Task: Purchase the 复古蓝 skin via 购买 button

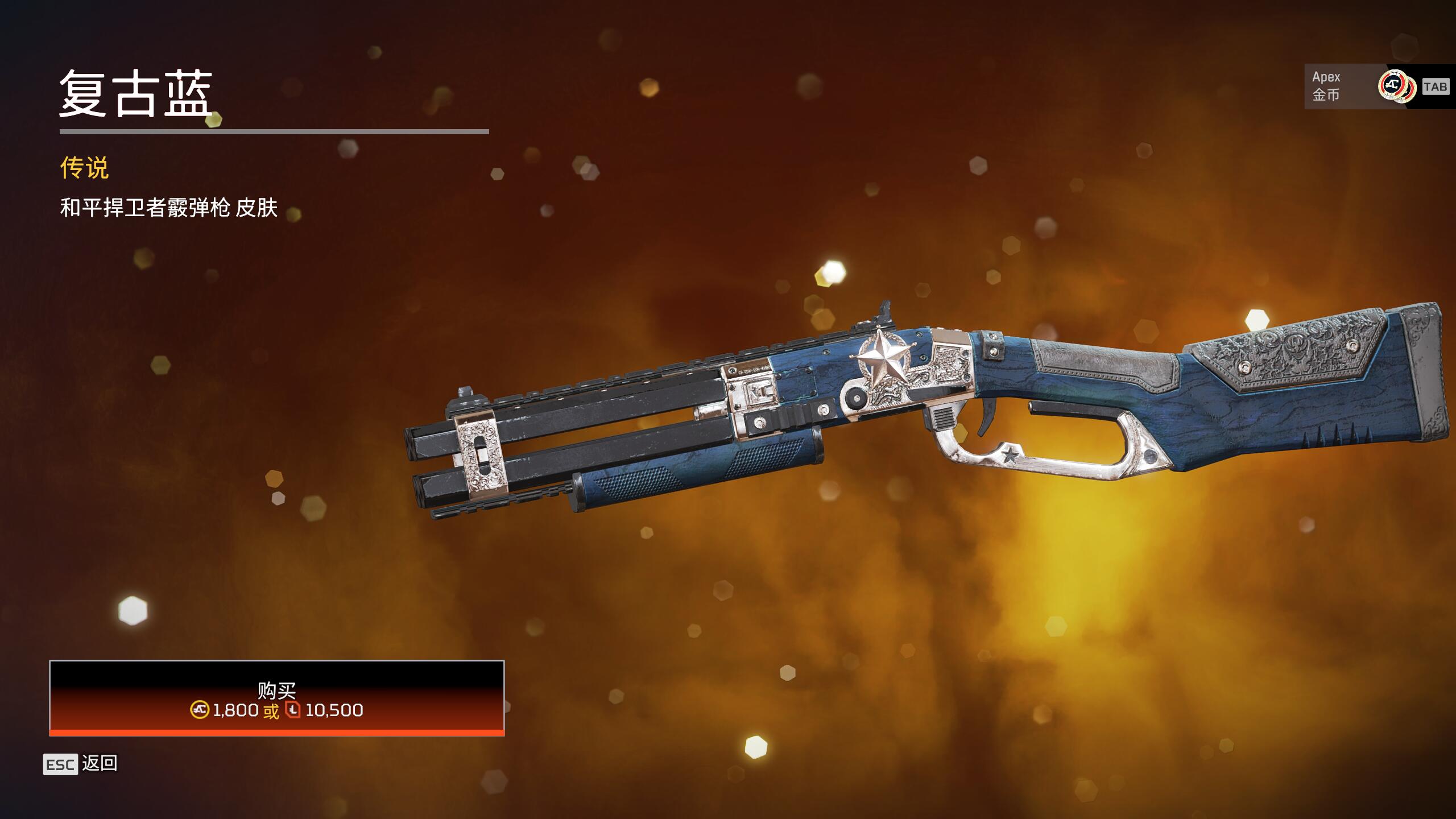Action: 276,697
